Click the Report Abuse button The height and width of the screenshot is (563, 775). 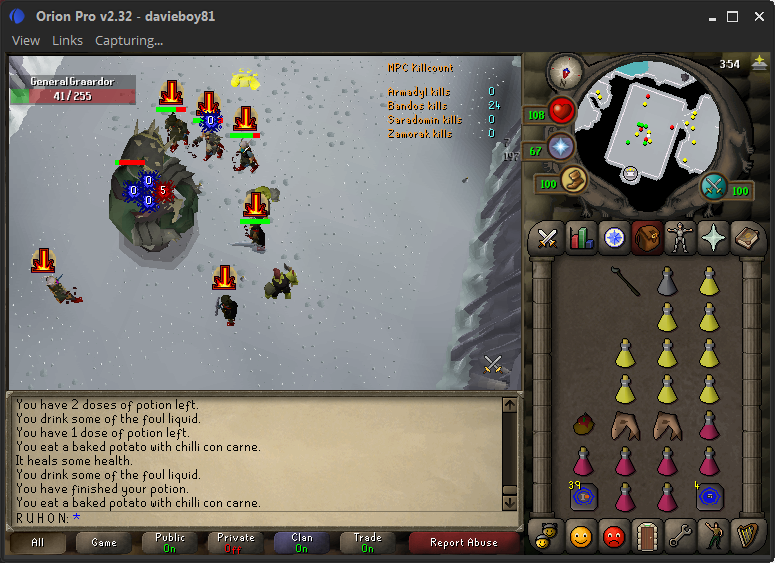tap(463, 542)
